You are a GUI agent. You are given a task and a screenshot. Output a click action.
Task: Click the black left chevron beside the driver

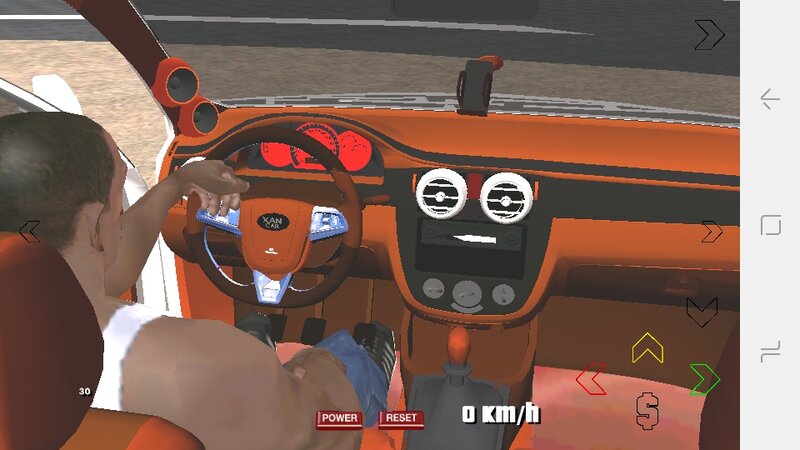pos(30,231)
